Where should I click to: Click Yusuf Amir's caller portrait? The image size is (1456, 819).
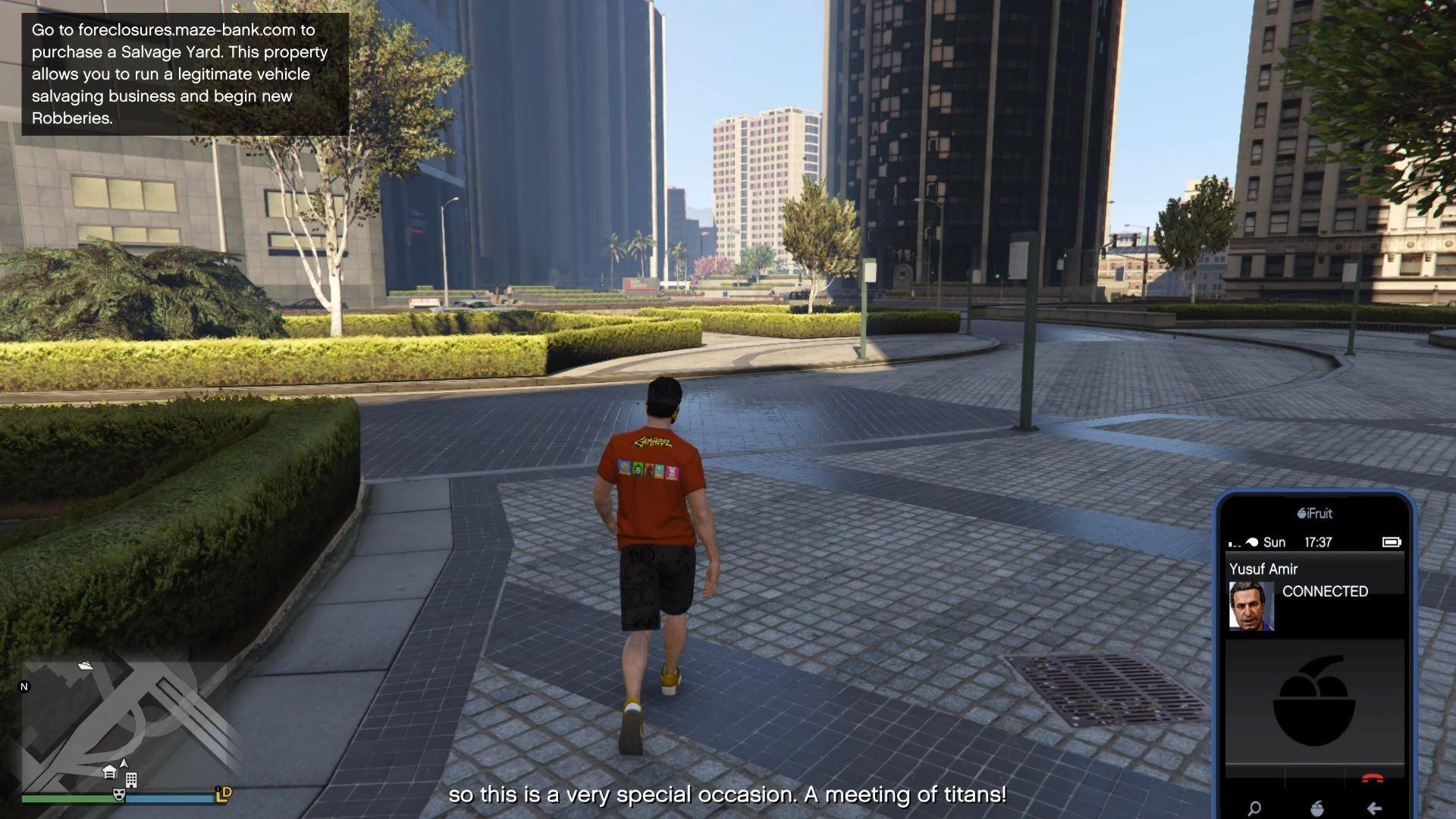[1250, 606]
